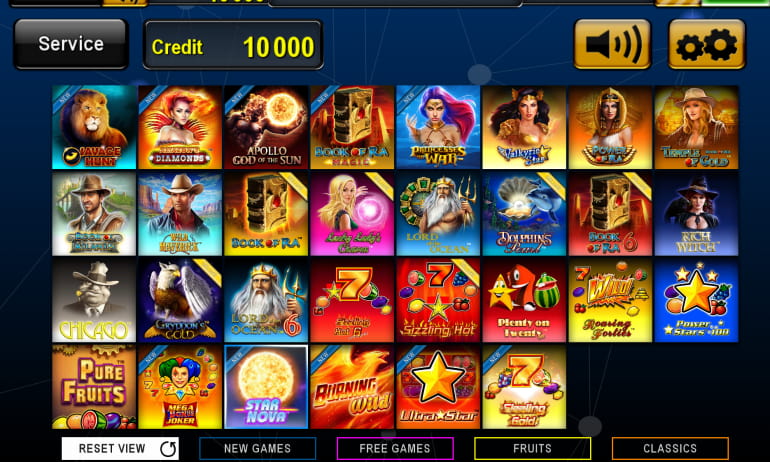Click the Reset View button
The image size is (770, 462).
pos(120,449)
